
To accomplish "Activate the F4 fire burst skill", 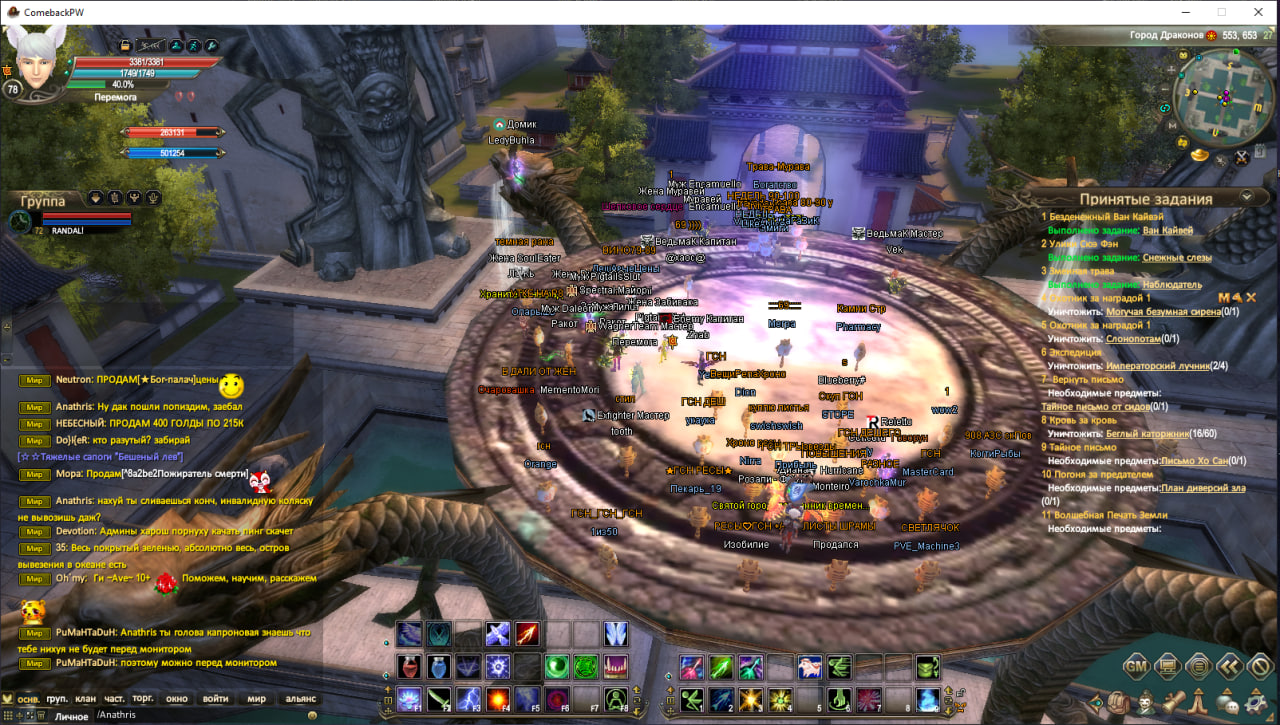I will pos(498,698).
